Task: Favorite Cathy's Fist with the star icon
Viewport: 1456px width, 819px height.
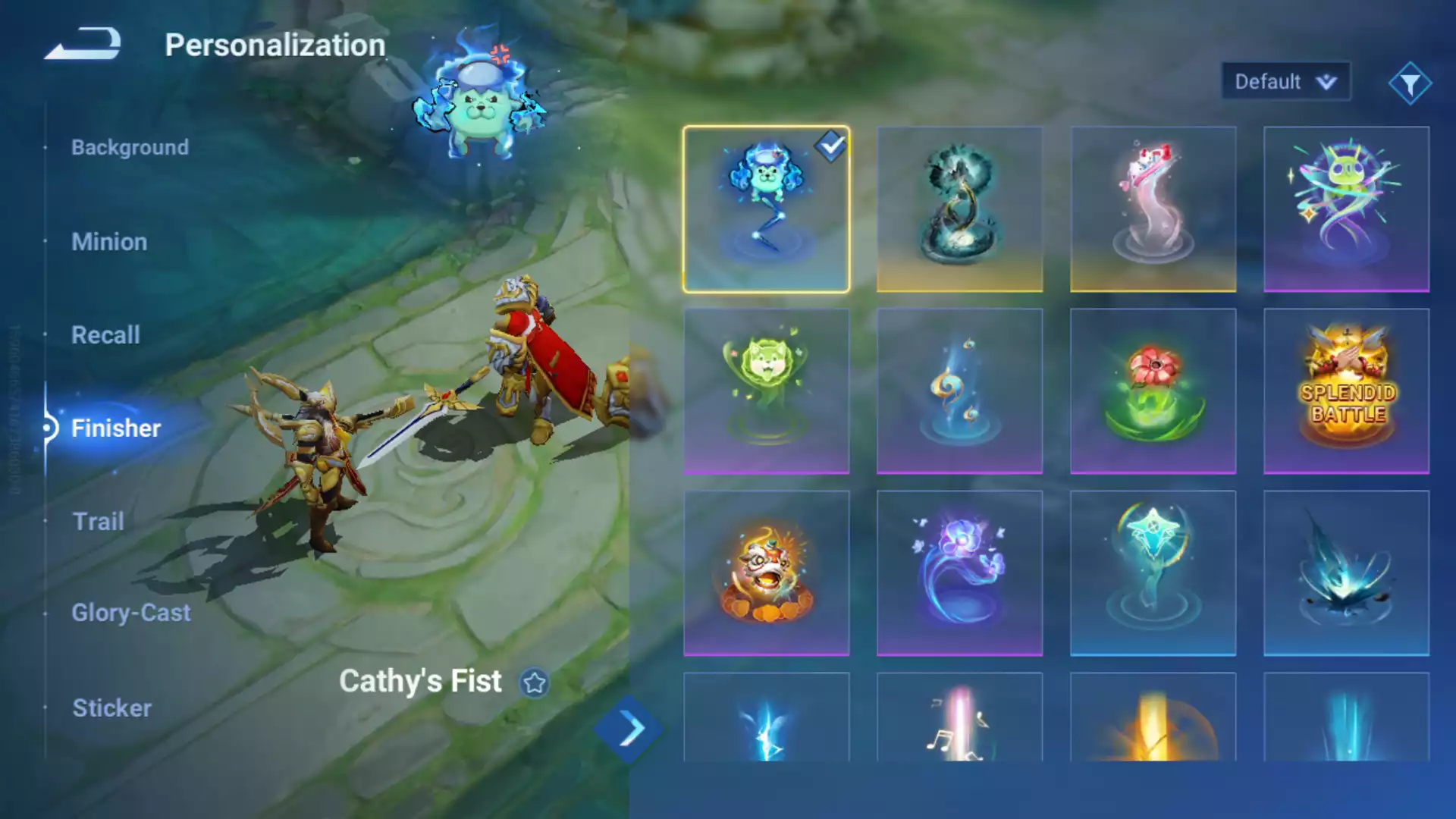Action: pyautogui.click(x=535, y=682)
